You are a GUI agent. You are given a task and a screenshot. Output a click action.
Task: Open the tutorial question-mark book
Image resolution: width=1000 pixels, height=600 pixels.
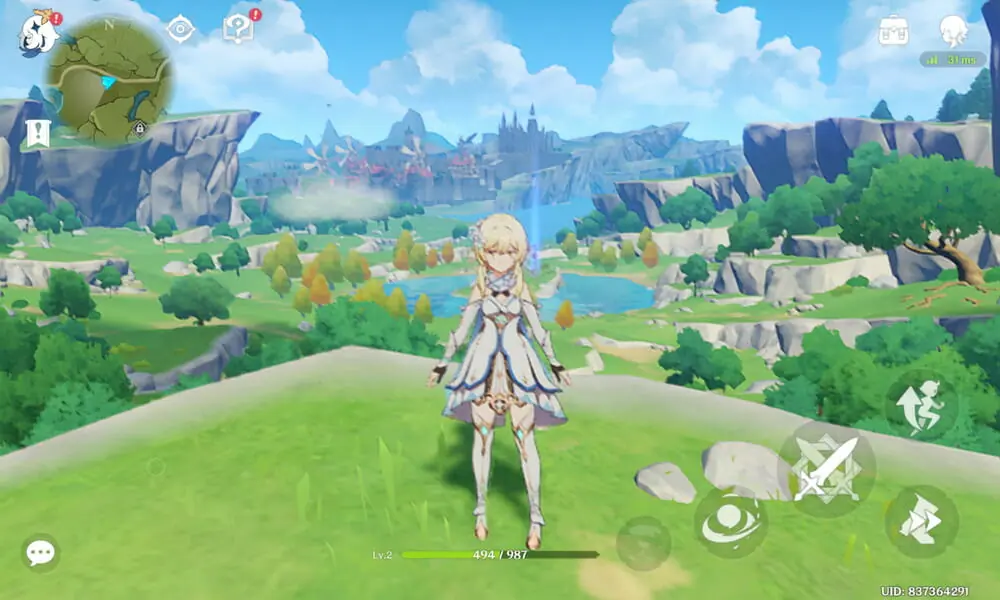point(238,29)
